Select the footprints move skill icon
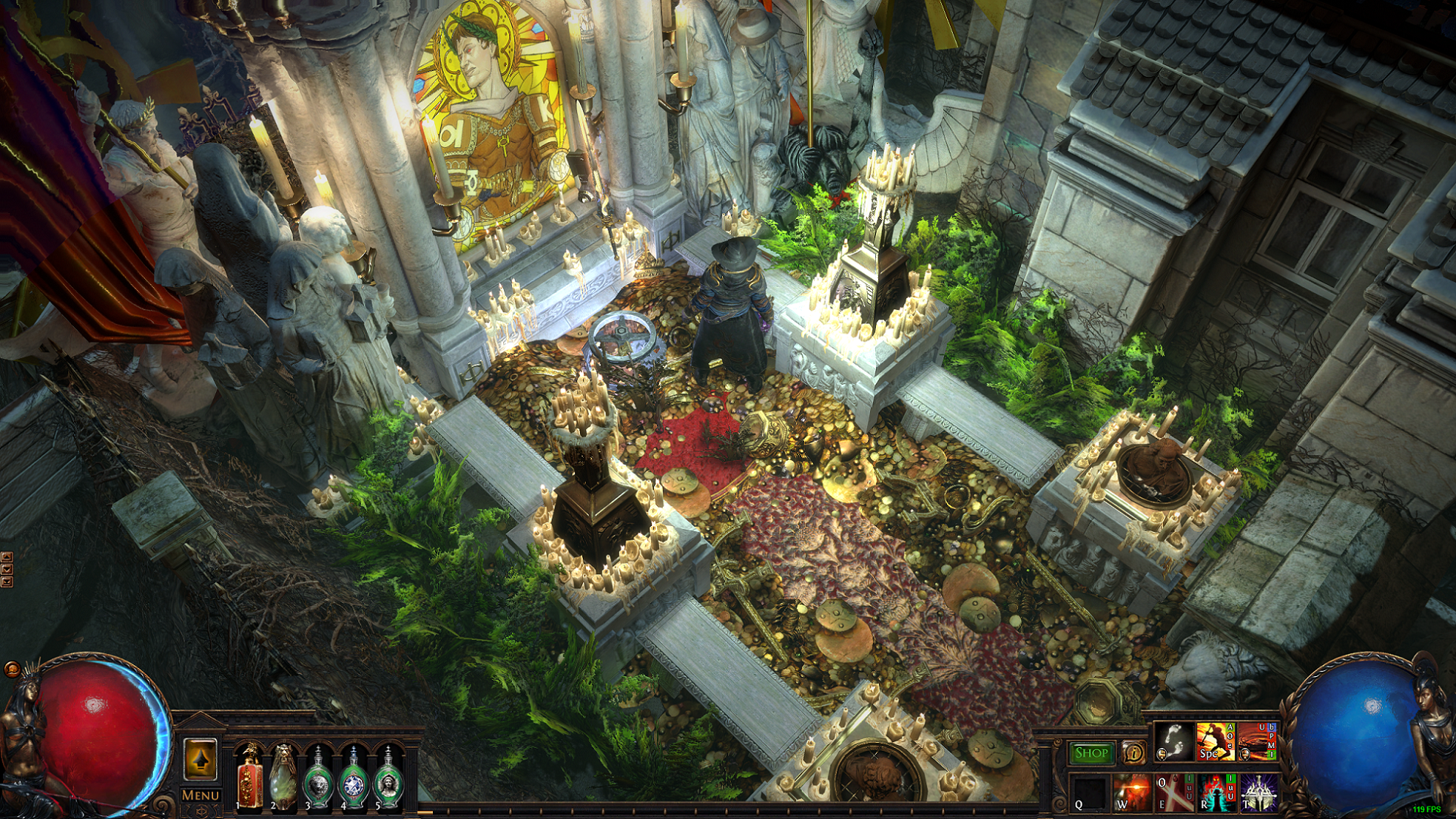 1173,741
